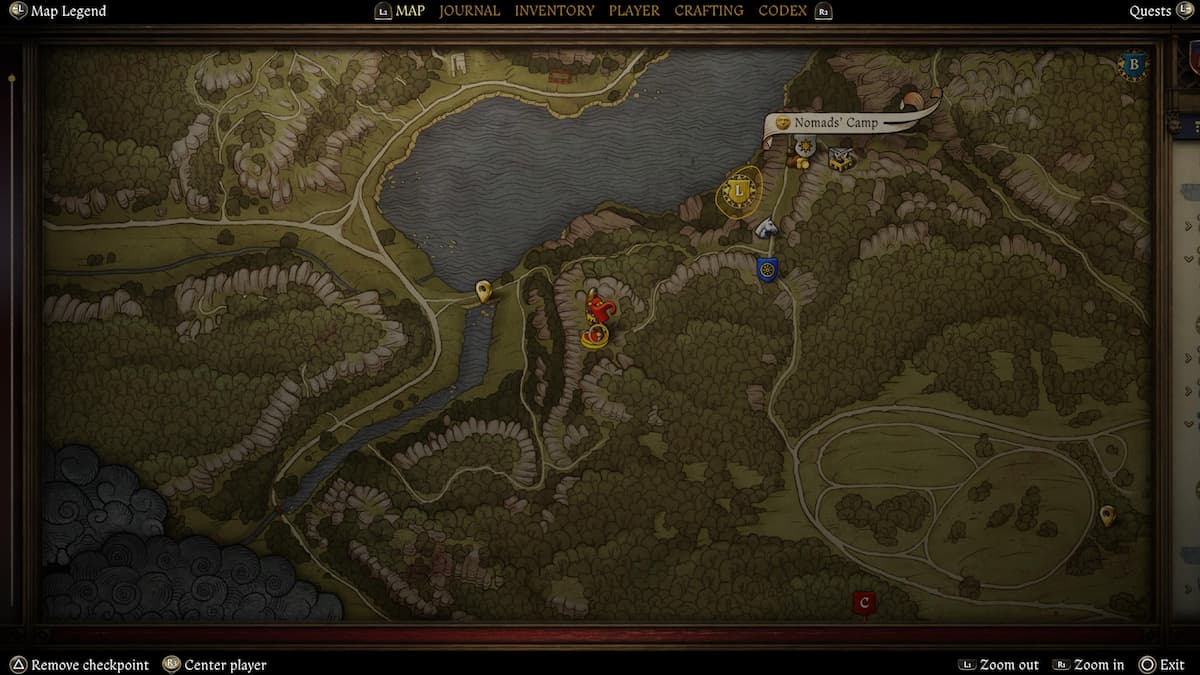The height and width of the screenshot is (675, 1200).
Task: Select the Nomads' Camp banner label
Action: [x=836, y=123]
